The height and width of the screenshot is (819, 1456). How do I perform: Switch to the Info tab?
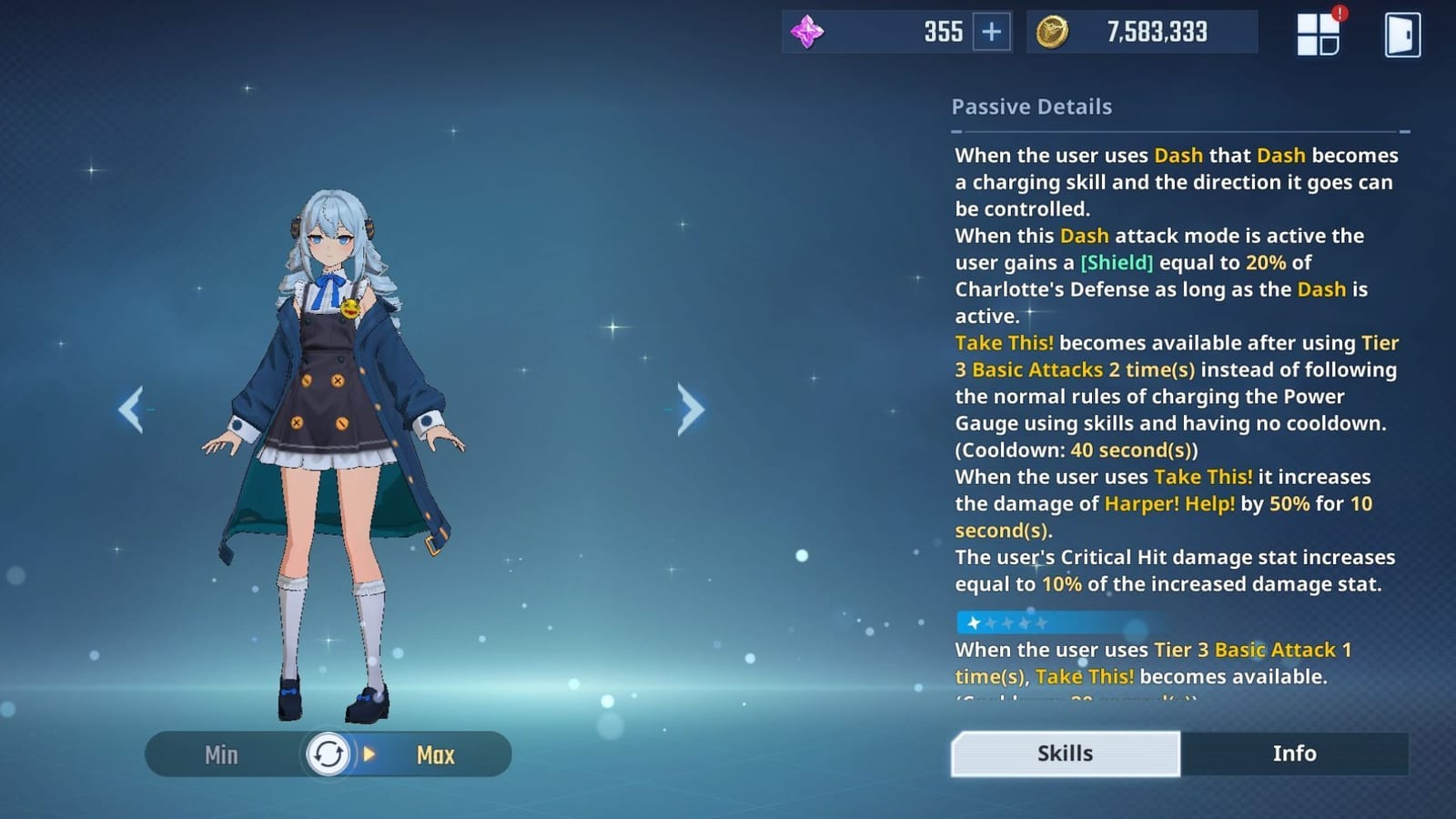click(x=1294, y=753)
